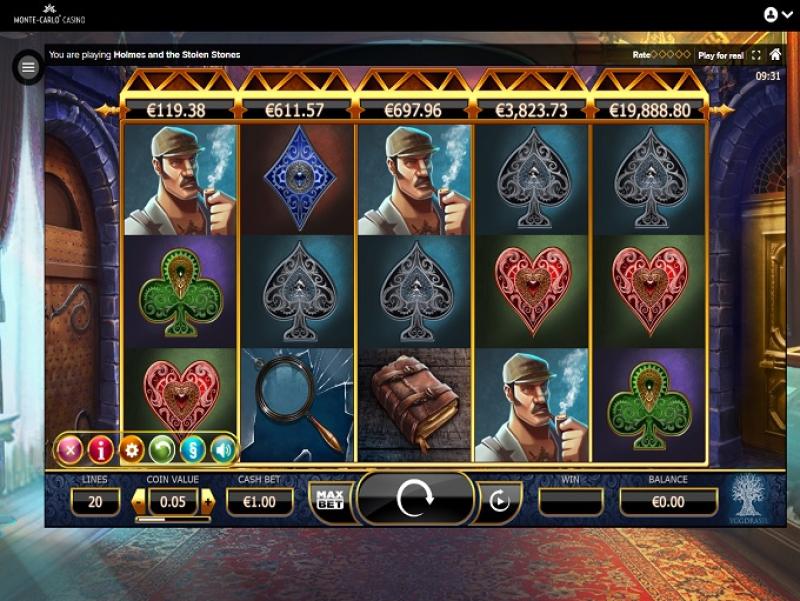Toggle fullscreen mode
The image size is (800, 601).
(756, 55)
